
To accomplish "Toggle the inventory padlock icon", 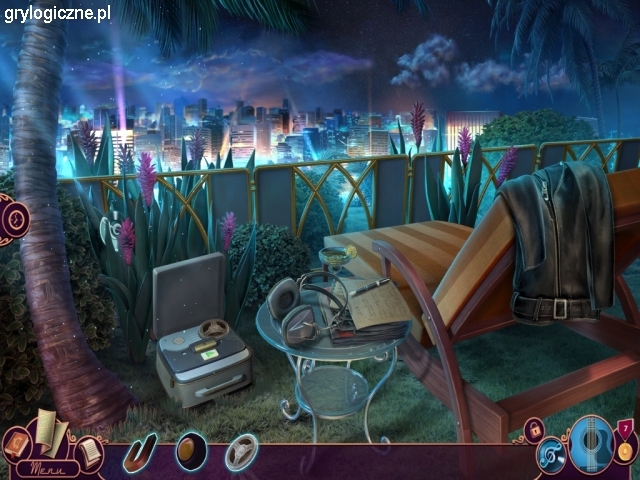I will (x=534, y=430).
